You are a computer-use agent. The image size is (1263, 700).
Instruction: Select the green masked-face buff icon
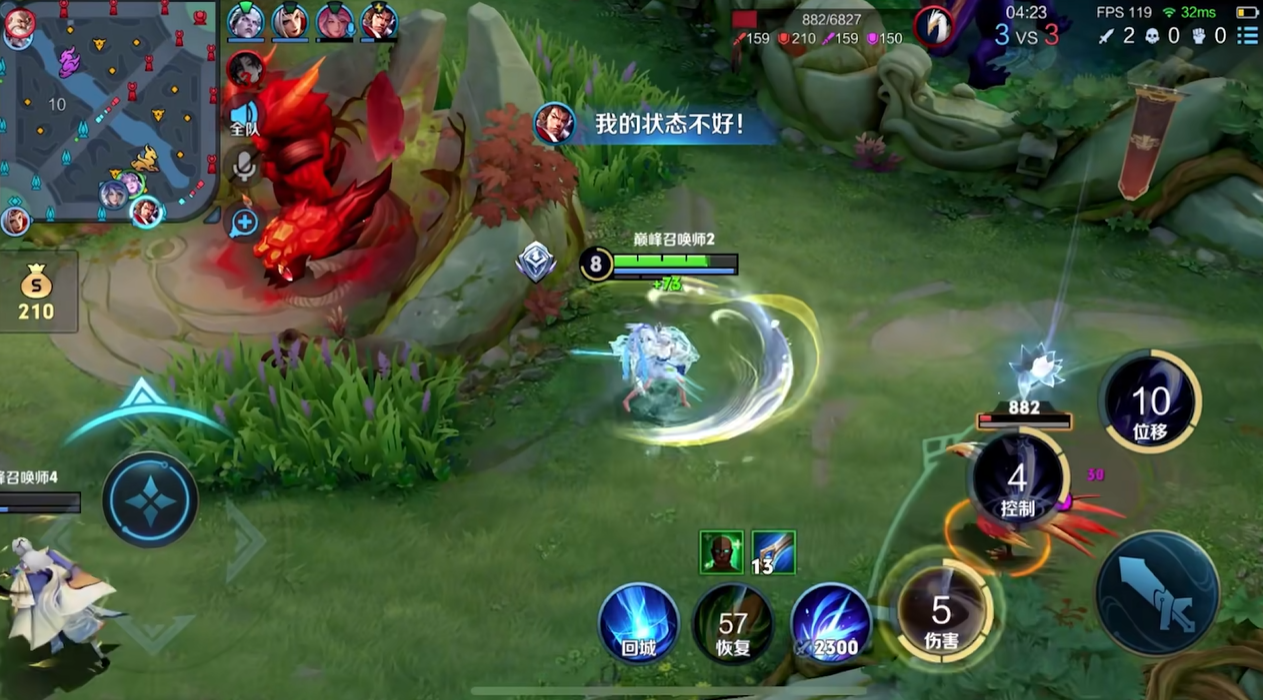[x=721, y=552]
